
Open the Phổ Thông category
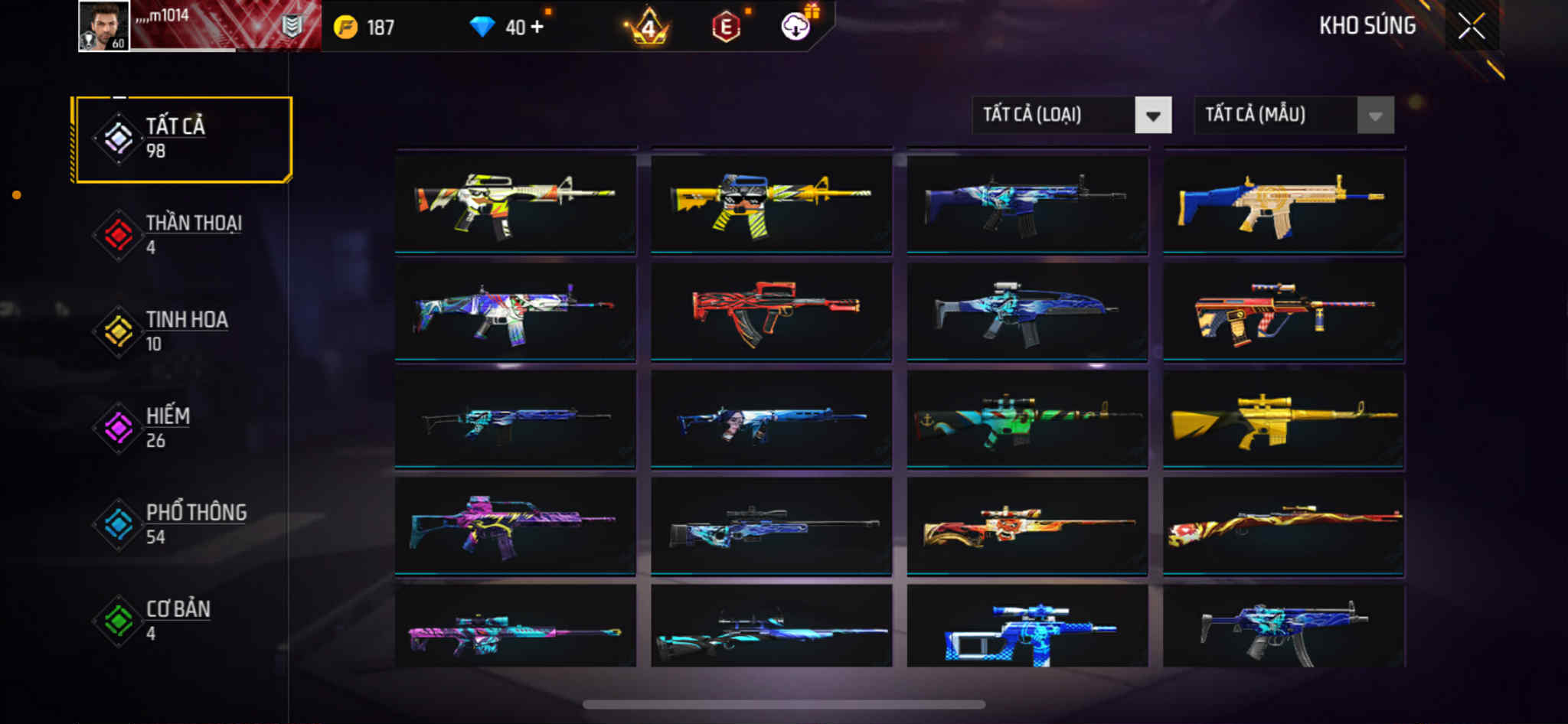coord(182,524)
